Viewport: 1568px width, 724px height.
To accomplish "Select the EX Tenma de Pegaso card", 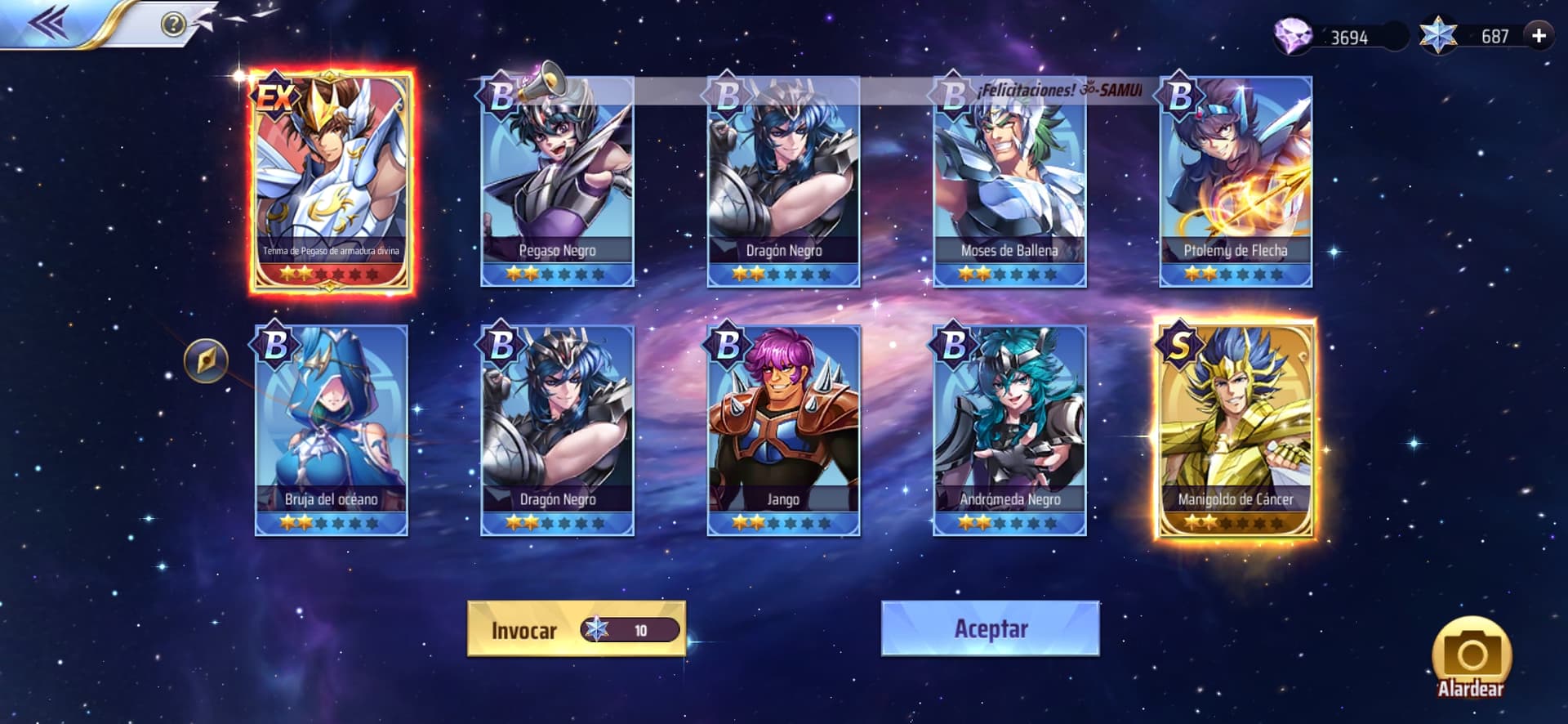I will 331,181.
